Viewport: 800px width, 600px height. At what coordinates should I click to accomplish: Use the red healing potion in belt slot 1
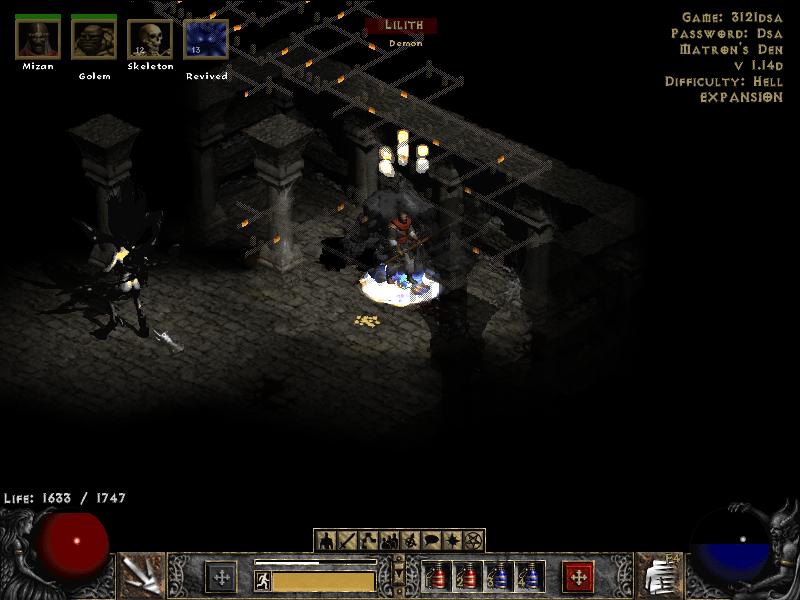click(x=436, y=577)
